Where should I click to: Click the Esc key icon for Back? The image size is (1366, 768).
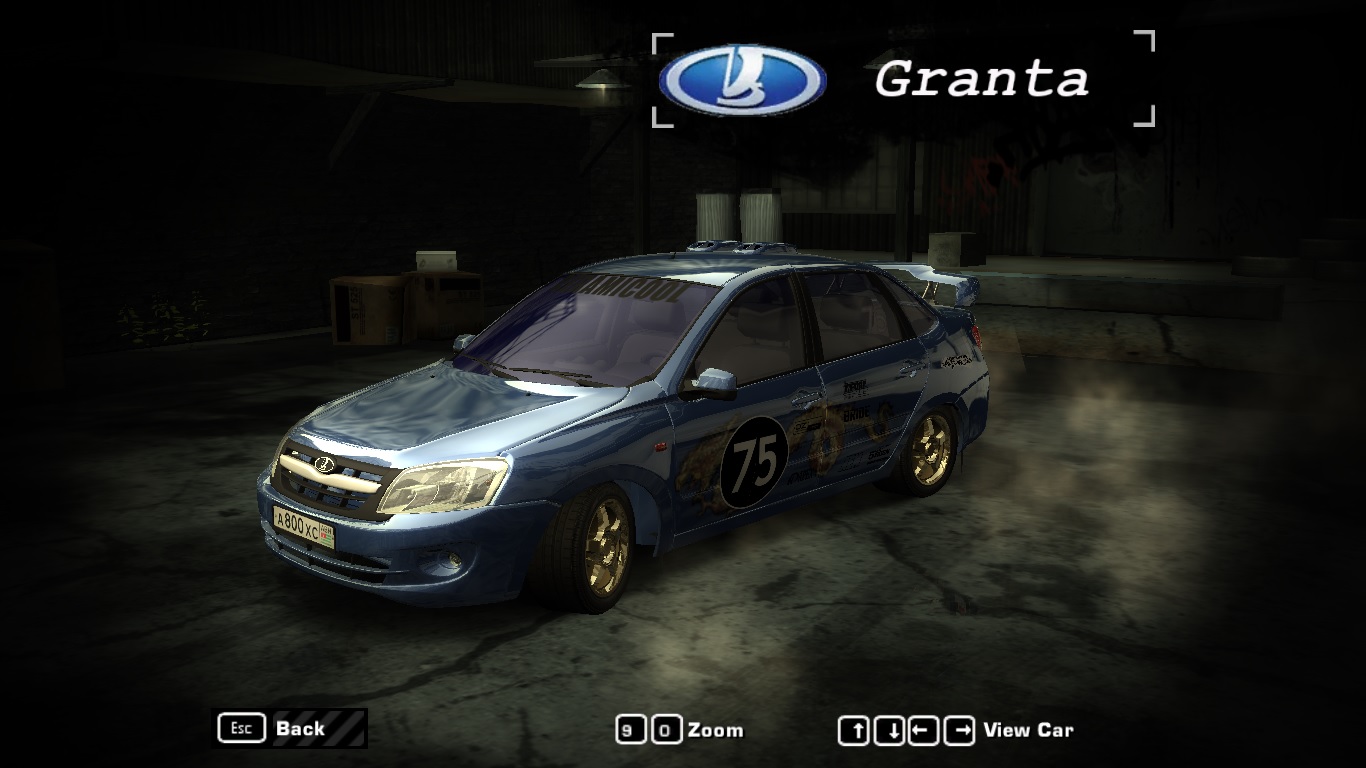pyautogui.click(x=240, y=728)
